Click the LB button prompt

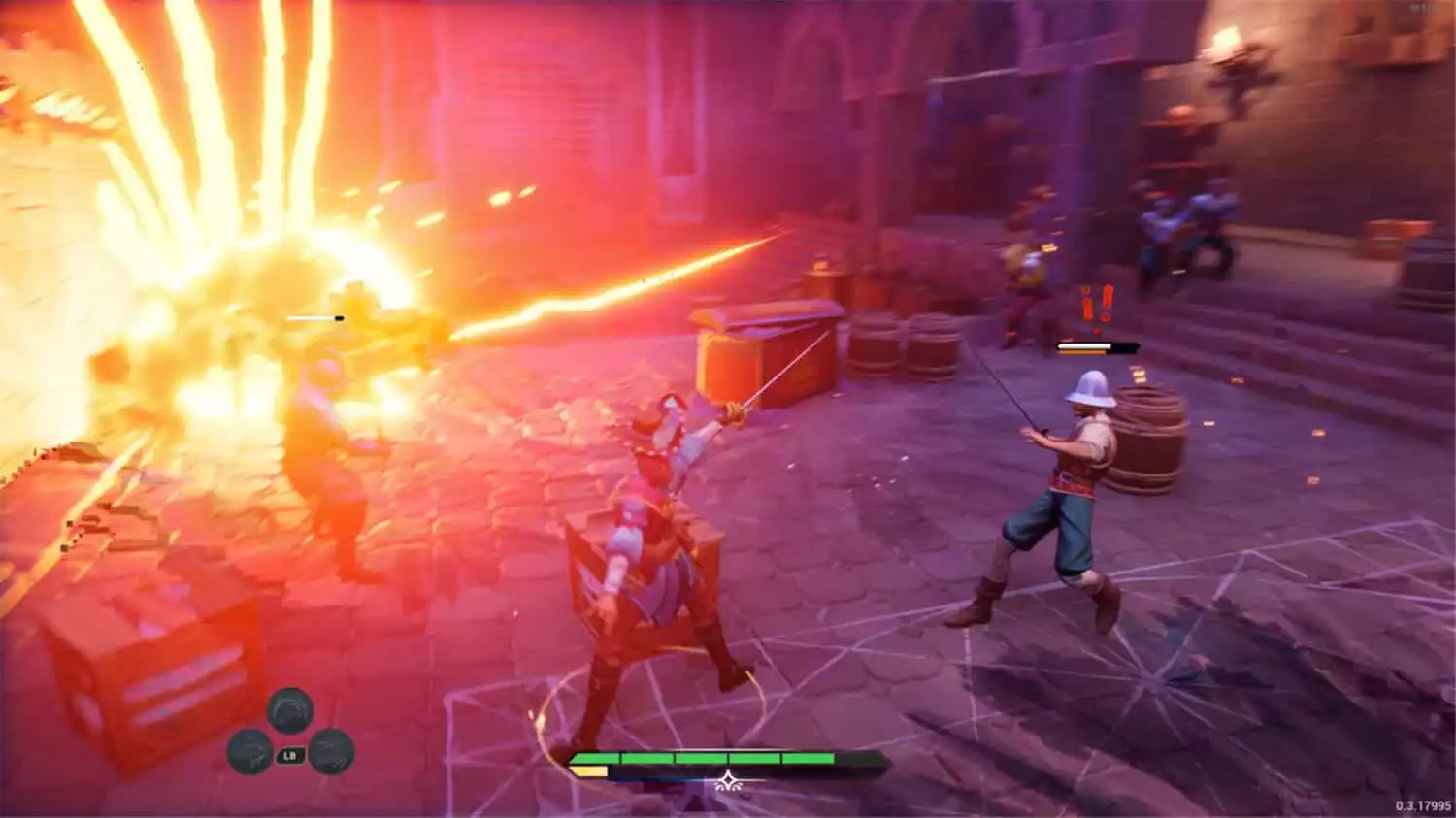[x=290, y=756]
